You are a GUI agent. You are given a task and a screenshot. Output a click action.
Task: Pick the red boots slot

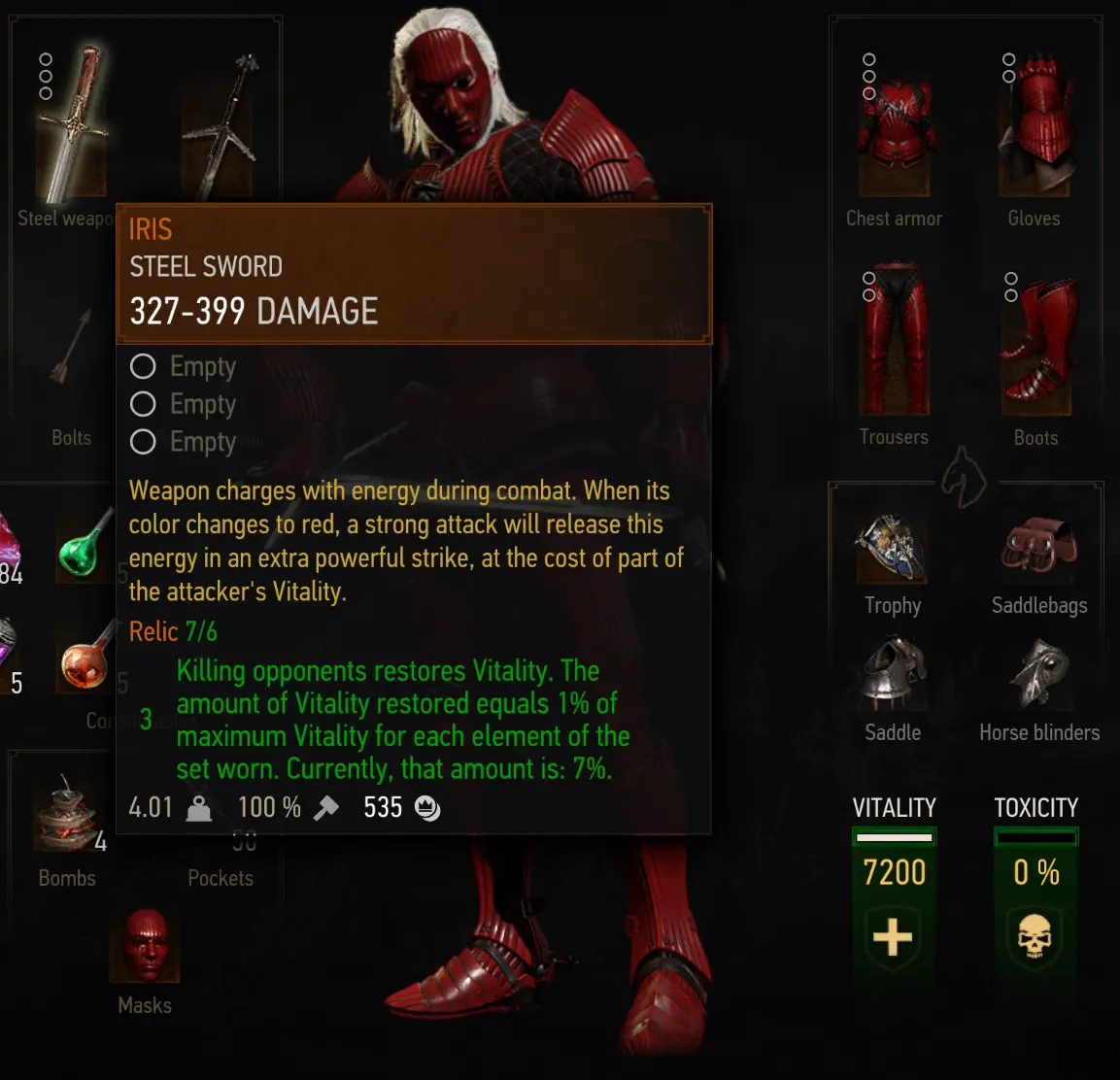click(1037, 342)
